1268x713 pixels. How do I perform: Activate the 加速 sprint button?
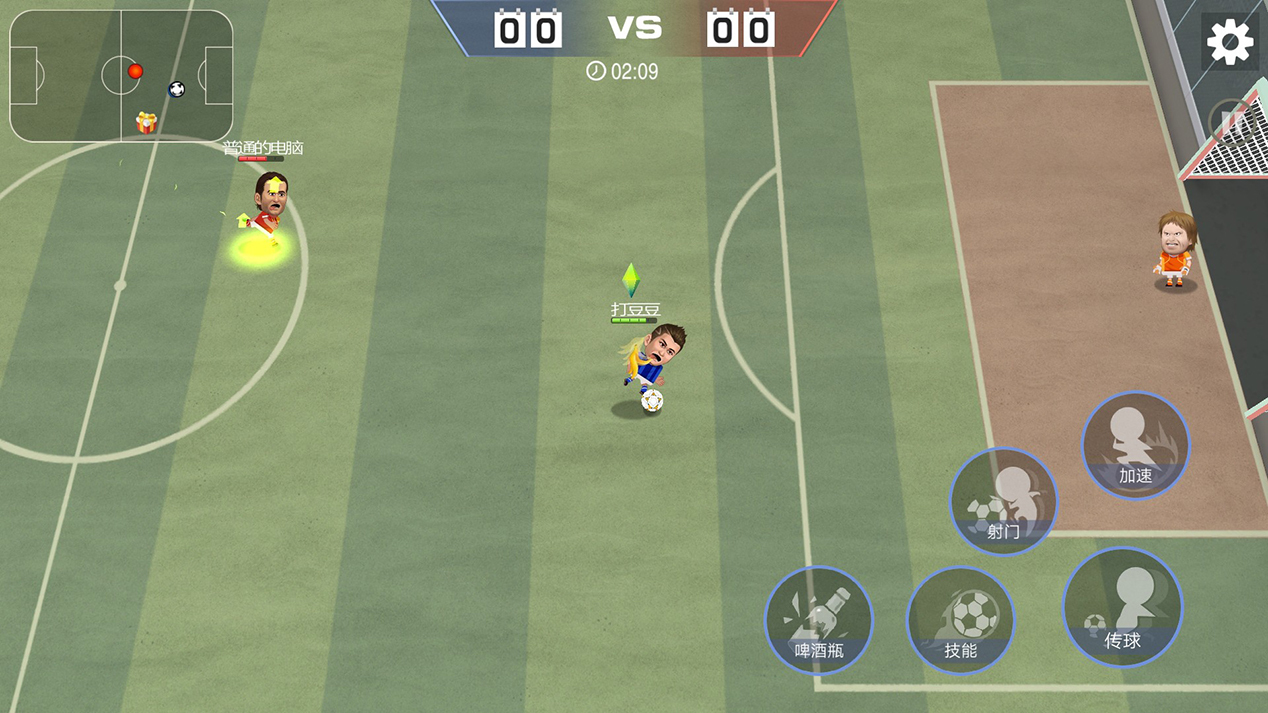point(1135,446)
